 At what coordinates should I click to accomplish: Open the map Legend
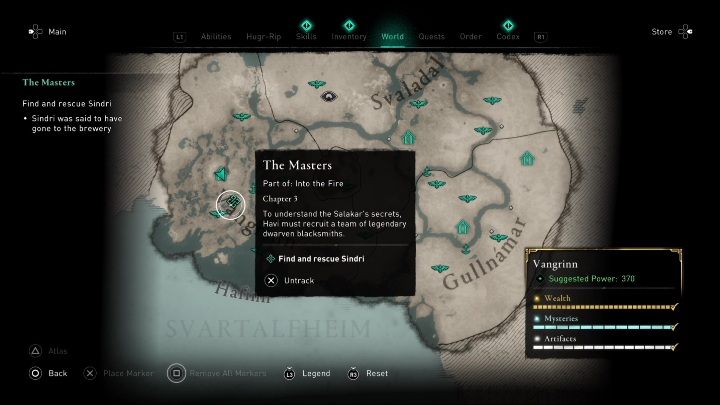pos(315,373)
